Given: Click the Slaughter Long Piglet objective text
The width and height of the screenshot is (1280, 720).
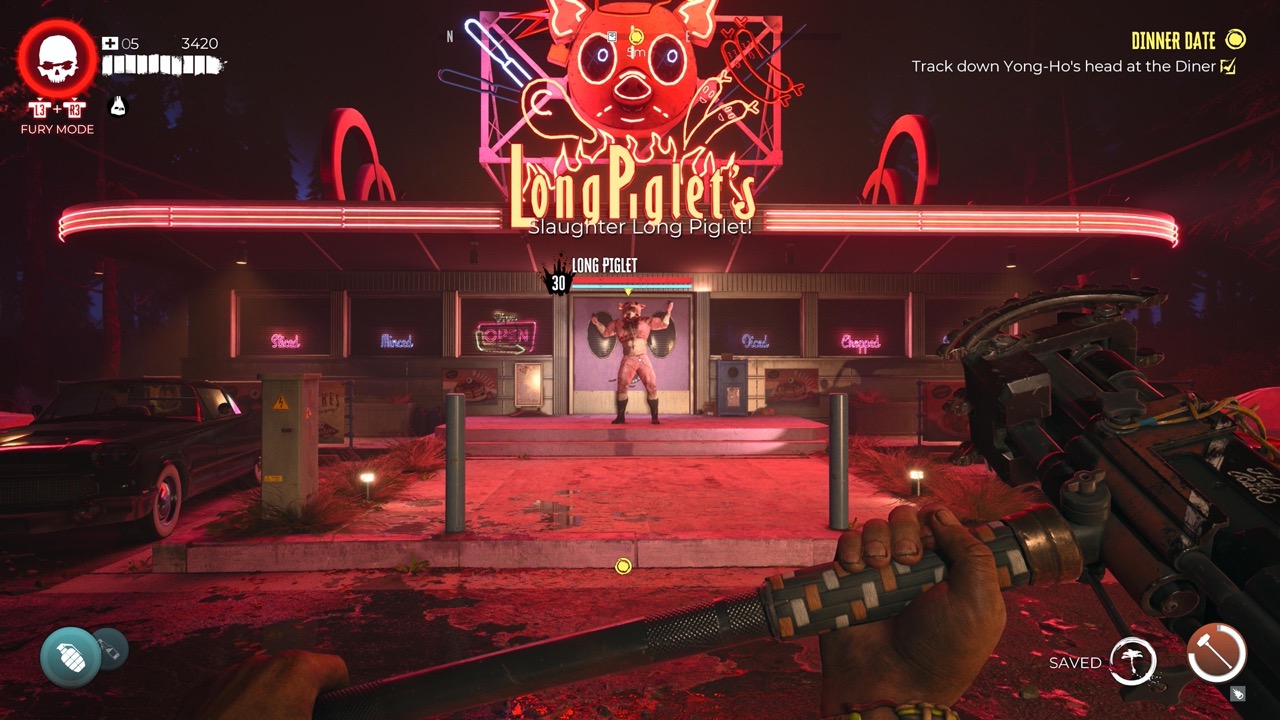Looking at the screenshot, I should tap(638, 227).
